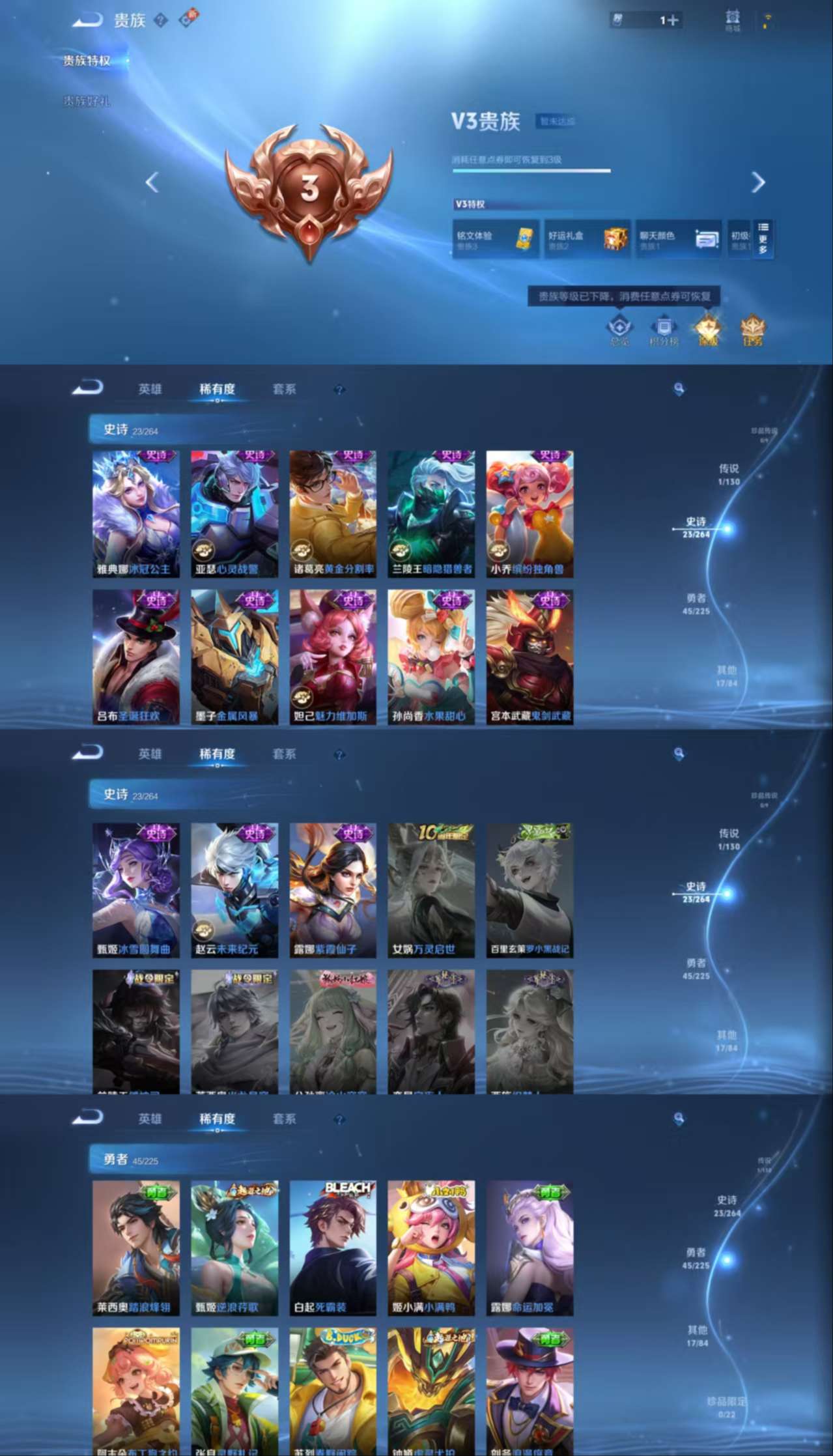The width and height of the screenshot is (833, 1456).
Task: Show the next noble level with right arrow
Action: coord(757,182)
